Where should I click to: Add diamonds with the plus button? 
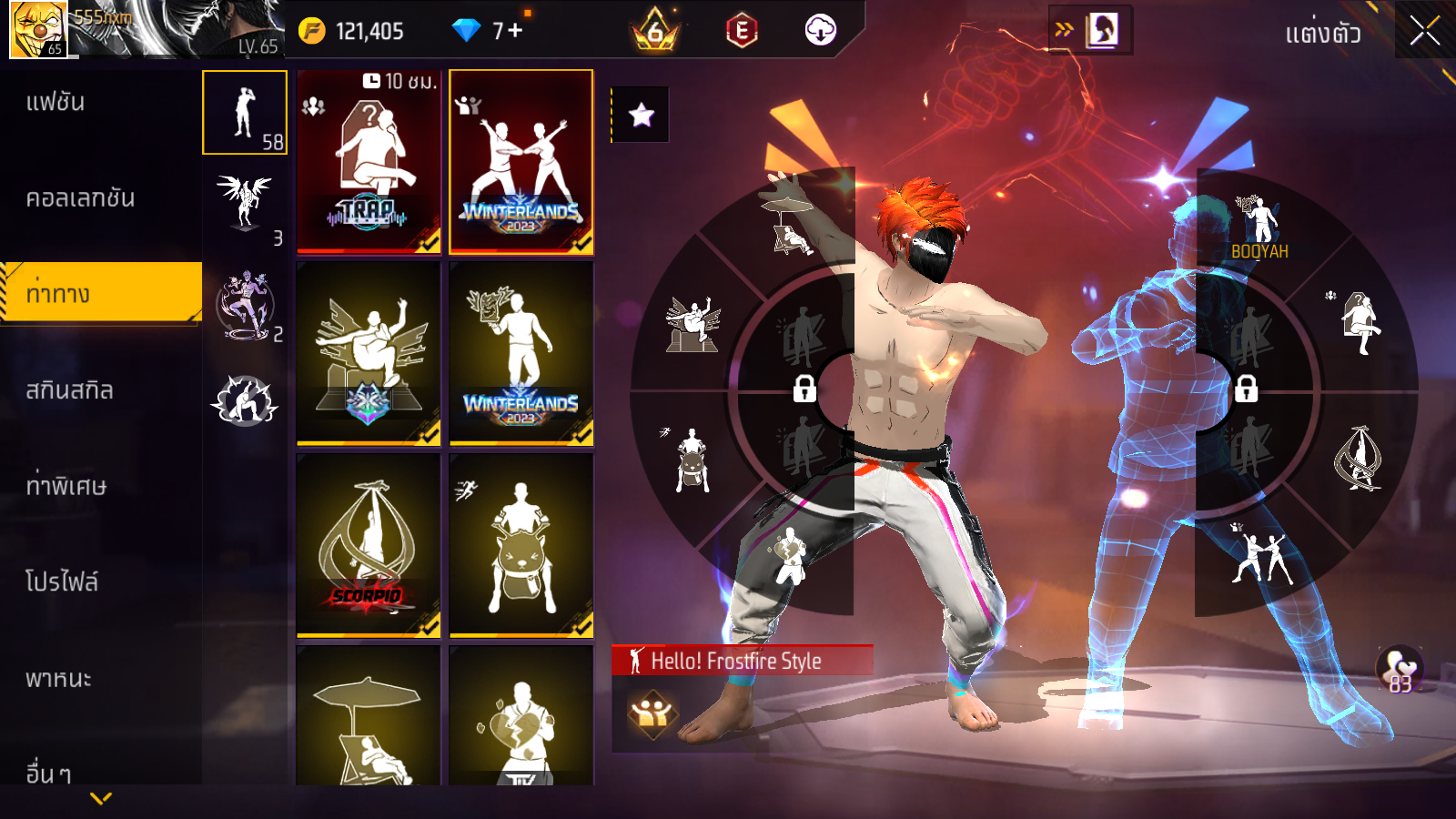[515, 31]
